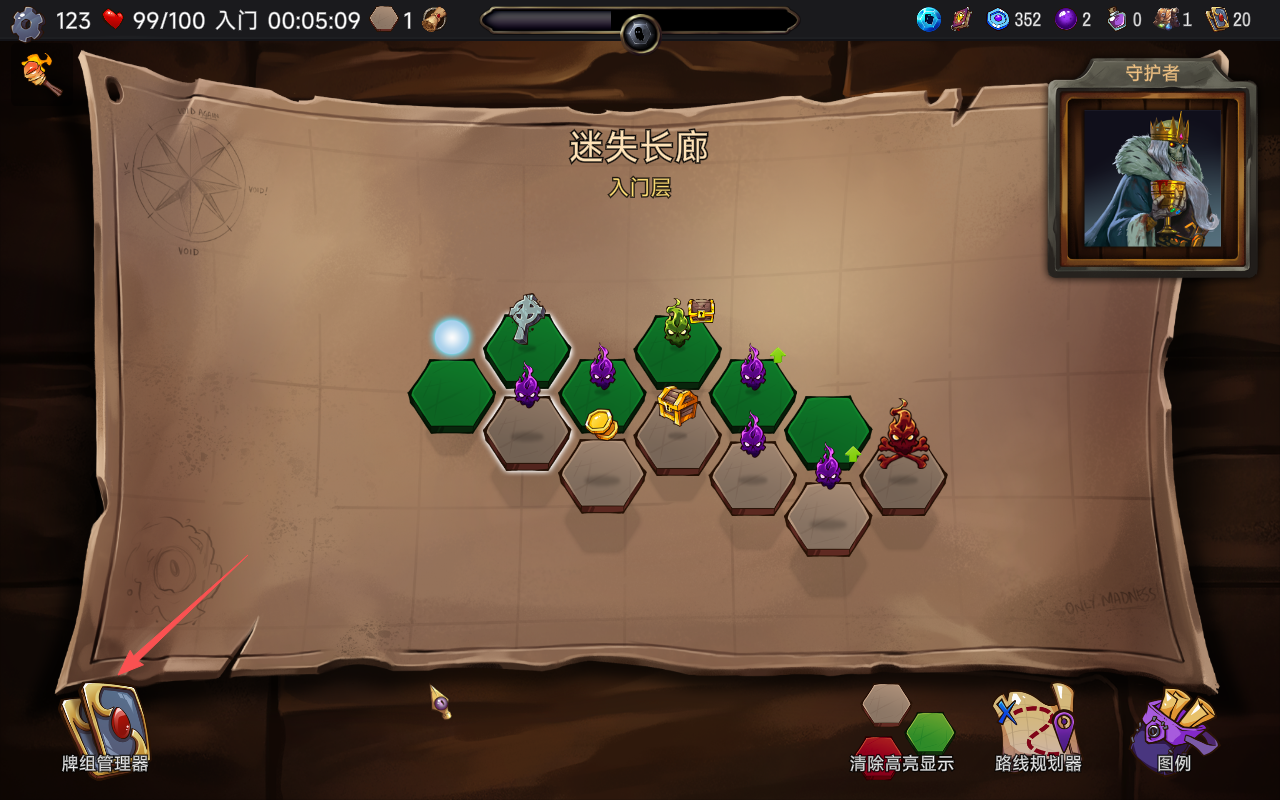Open the route planner (路线规划器)
Image resolution: width=1280 pixels, height=800 pixels.
[x=1038, y=728]
